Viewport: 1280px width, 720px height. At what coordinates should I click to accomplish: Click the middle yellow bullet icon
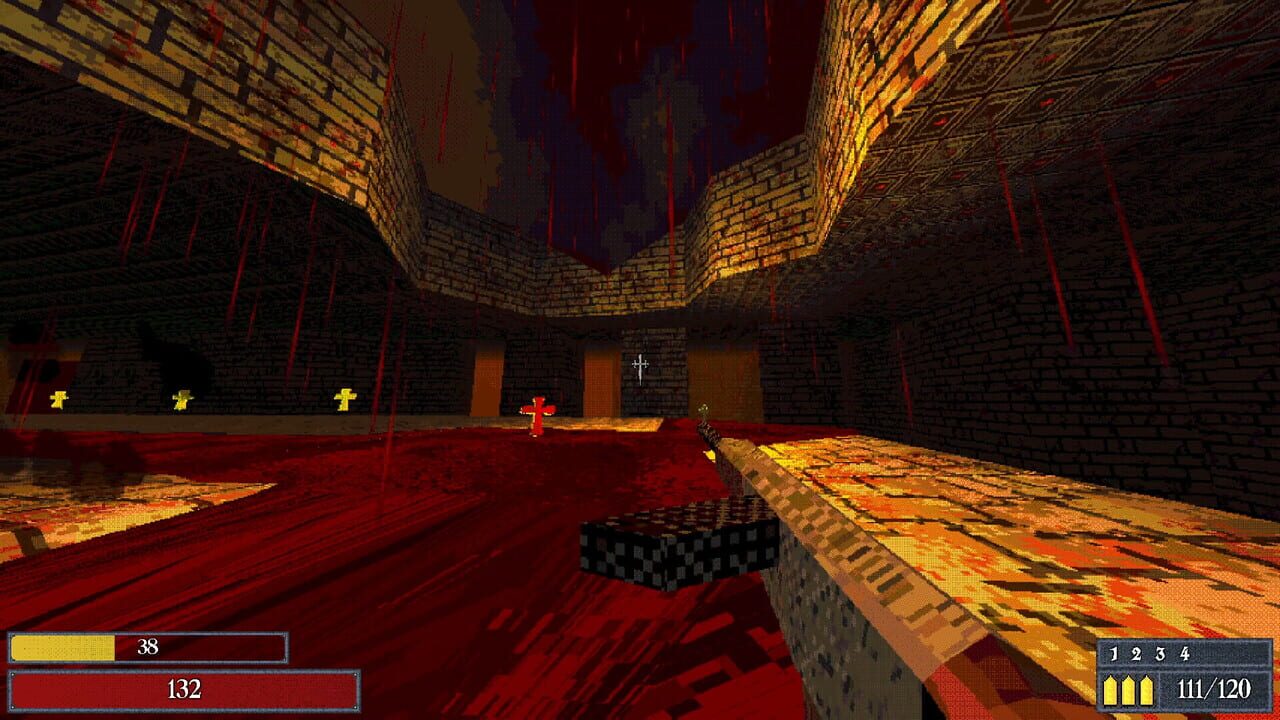1129,689
